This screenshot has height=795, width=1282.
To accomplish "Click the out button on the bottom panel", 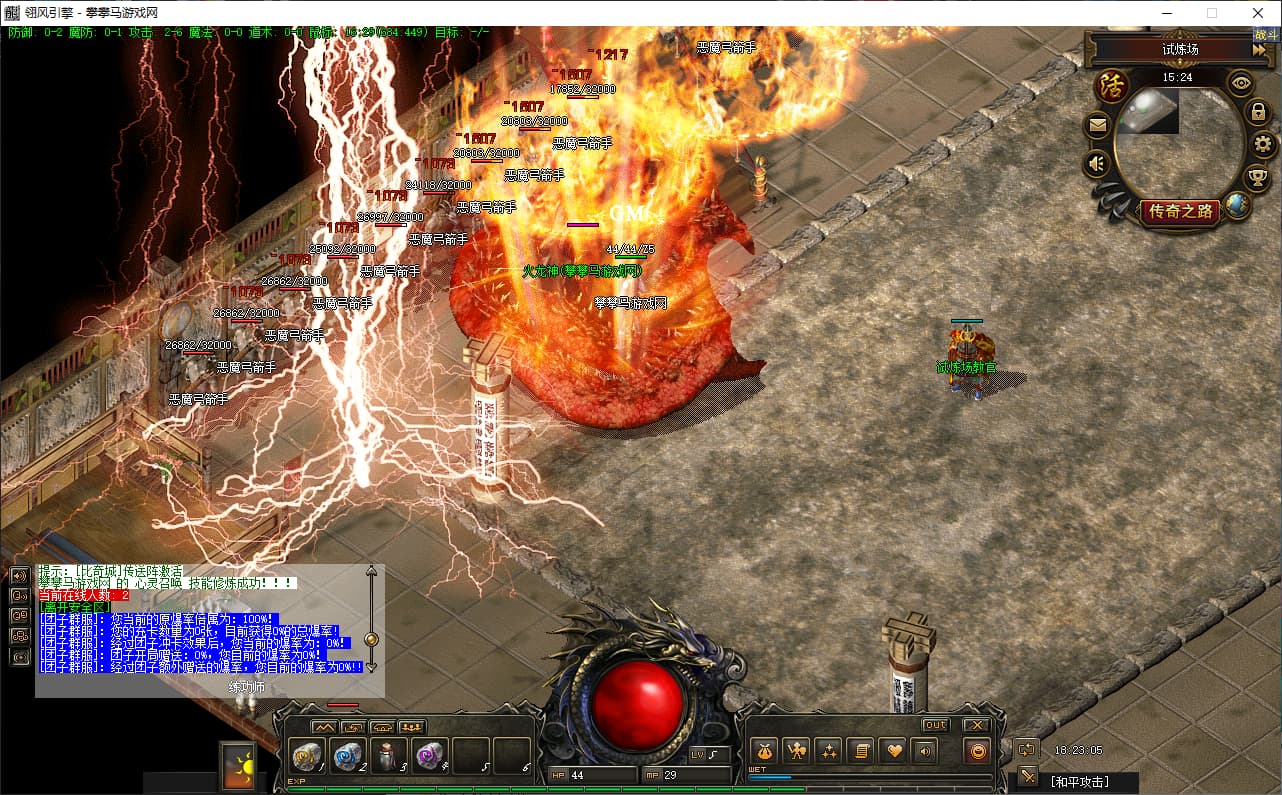I will click(935, 725).
